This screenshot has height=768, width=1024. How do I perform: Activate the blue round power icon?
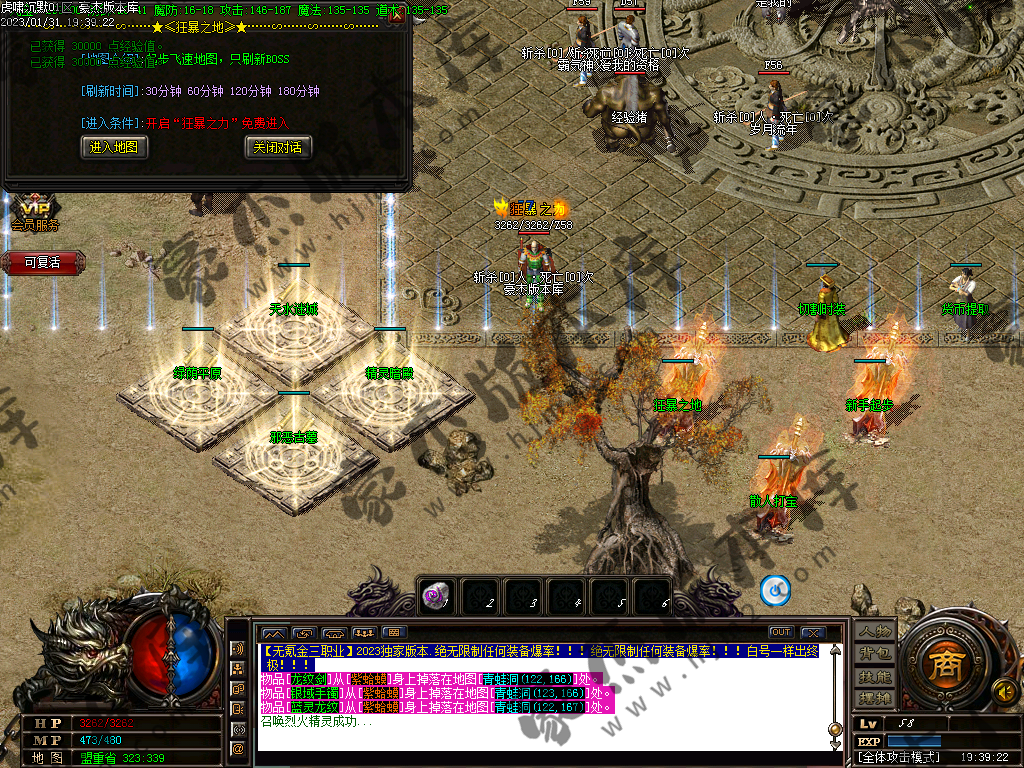click(775, 591)
